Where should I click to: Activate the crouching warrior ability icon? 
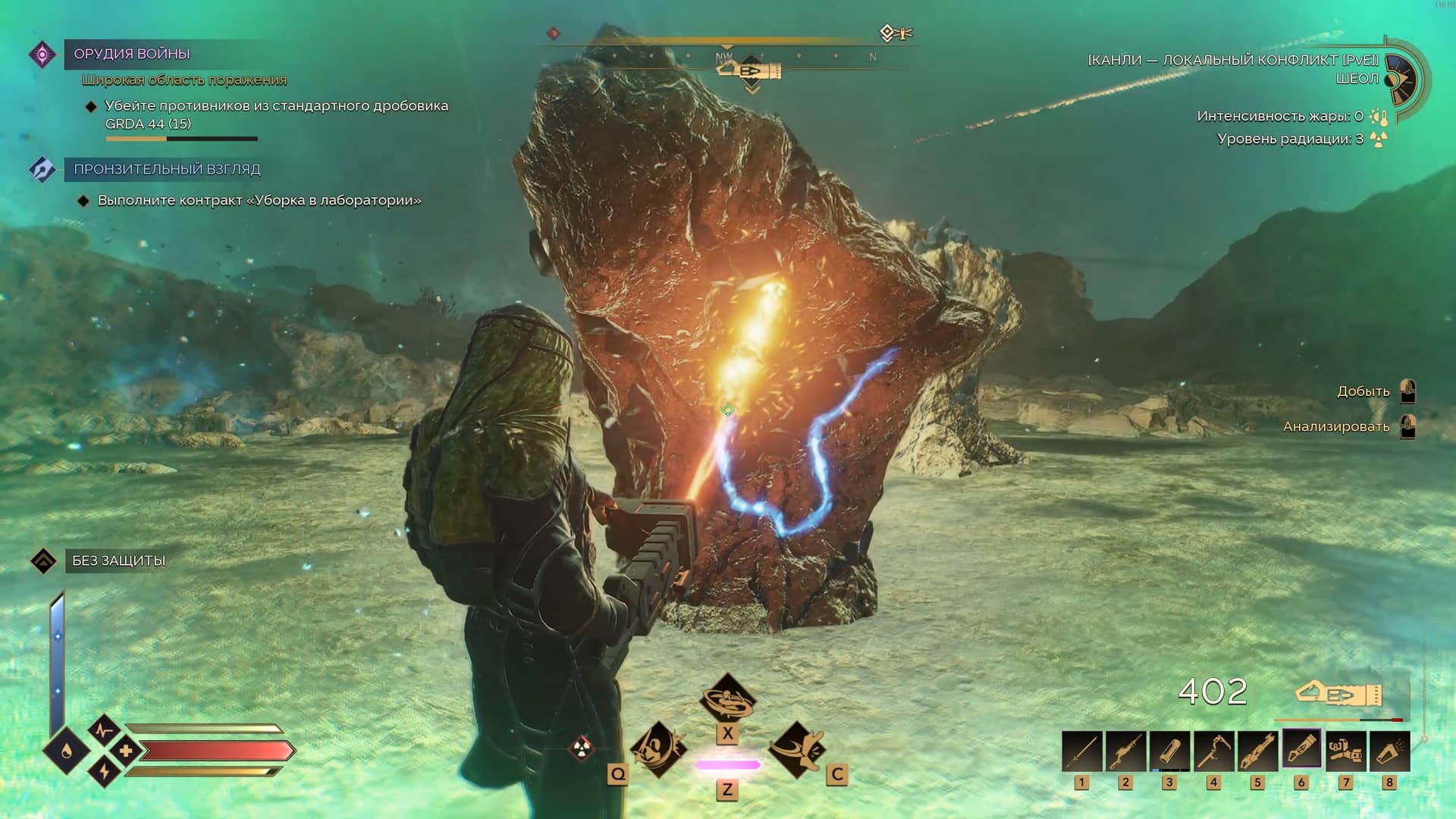point(657,748)
